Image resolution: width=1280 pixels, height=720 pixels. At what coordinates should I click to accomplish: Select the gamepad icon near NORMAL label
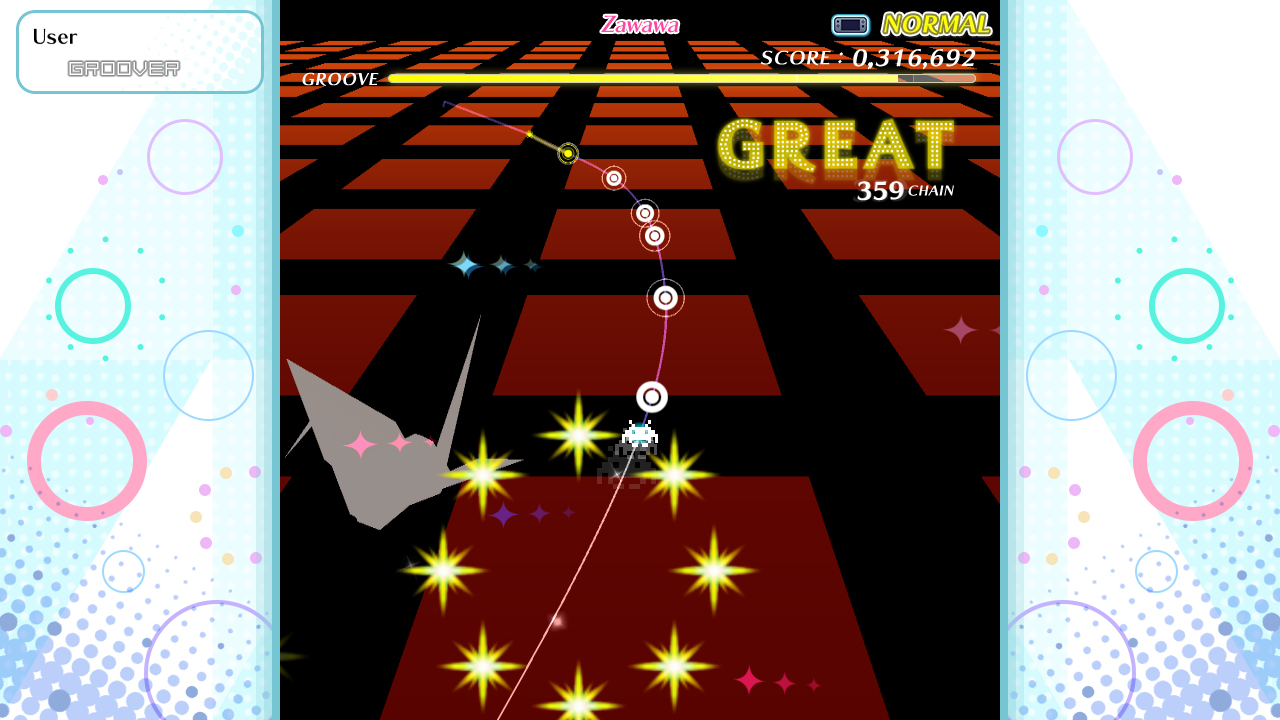[850, 24]
